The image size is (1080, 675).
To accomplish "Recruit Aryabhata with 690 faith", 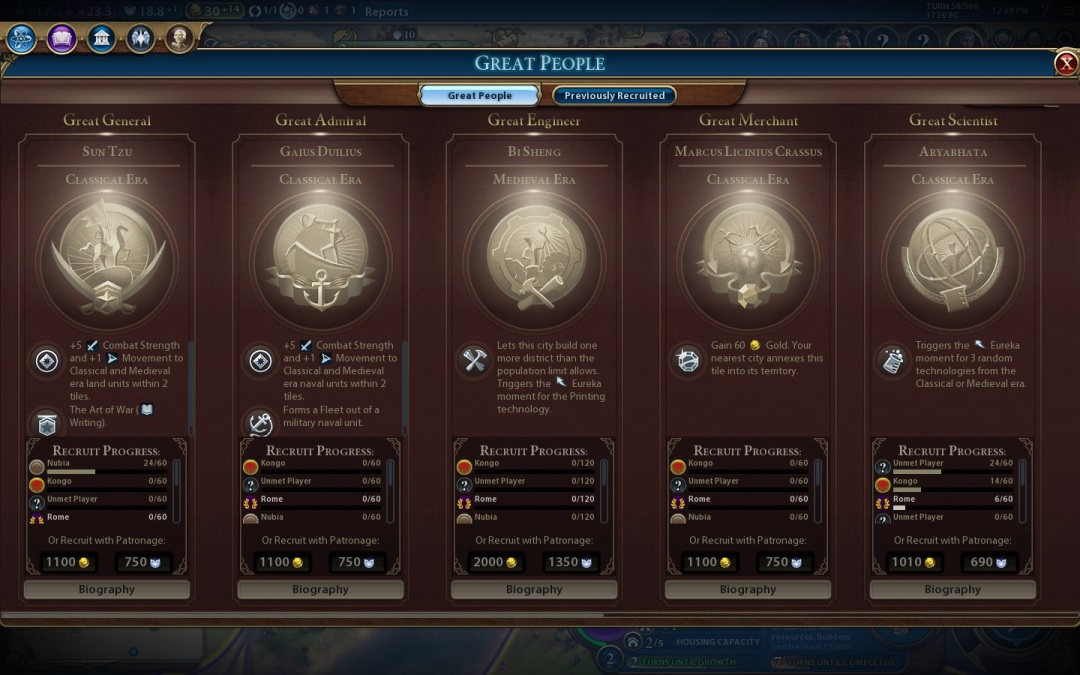I will pos(989,562).
